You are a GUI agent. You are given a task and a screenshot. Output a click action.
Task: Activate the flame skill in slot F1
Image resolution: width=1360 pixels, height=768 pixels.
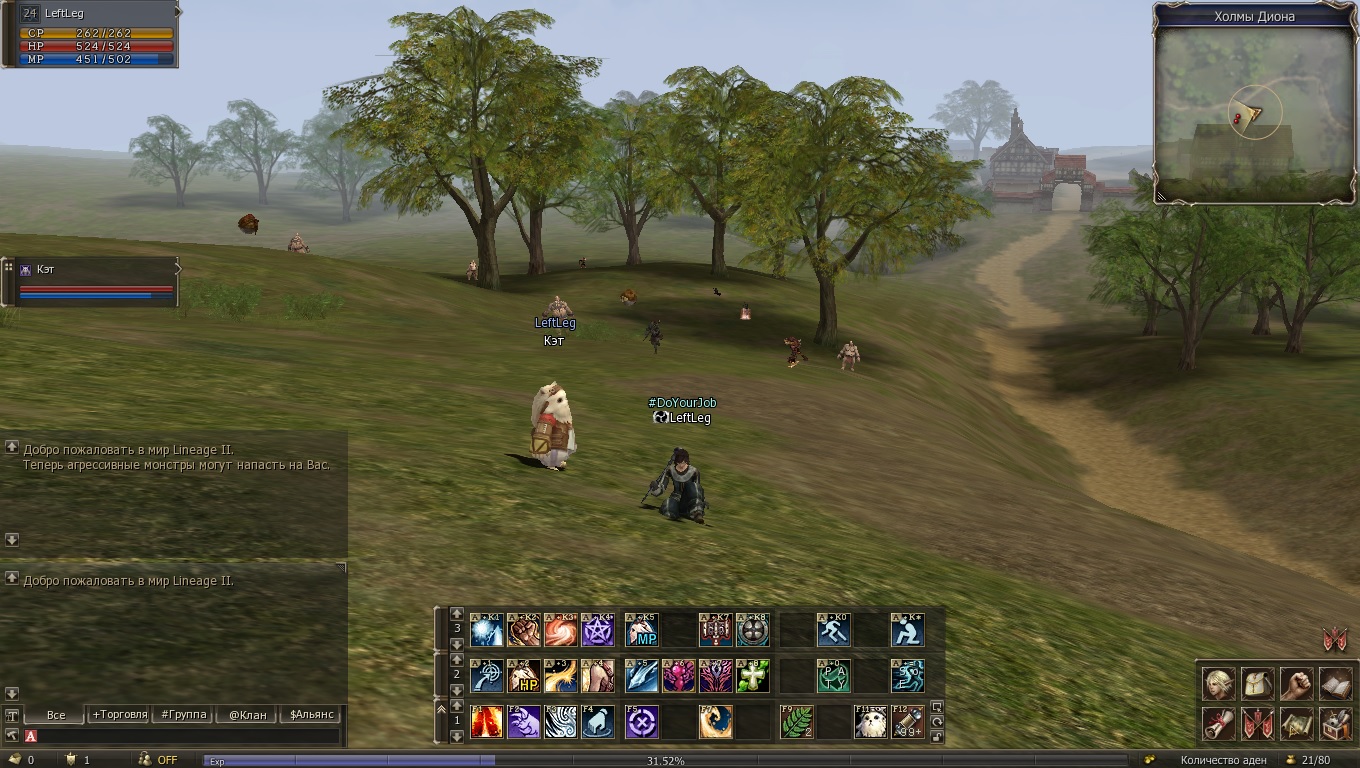tap(487, 722)
